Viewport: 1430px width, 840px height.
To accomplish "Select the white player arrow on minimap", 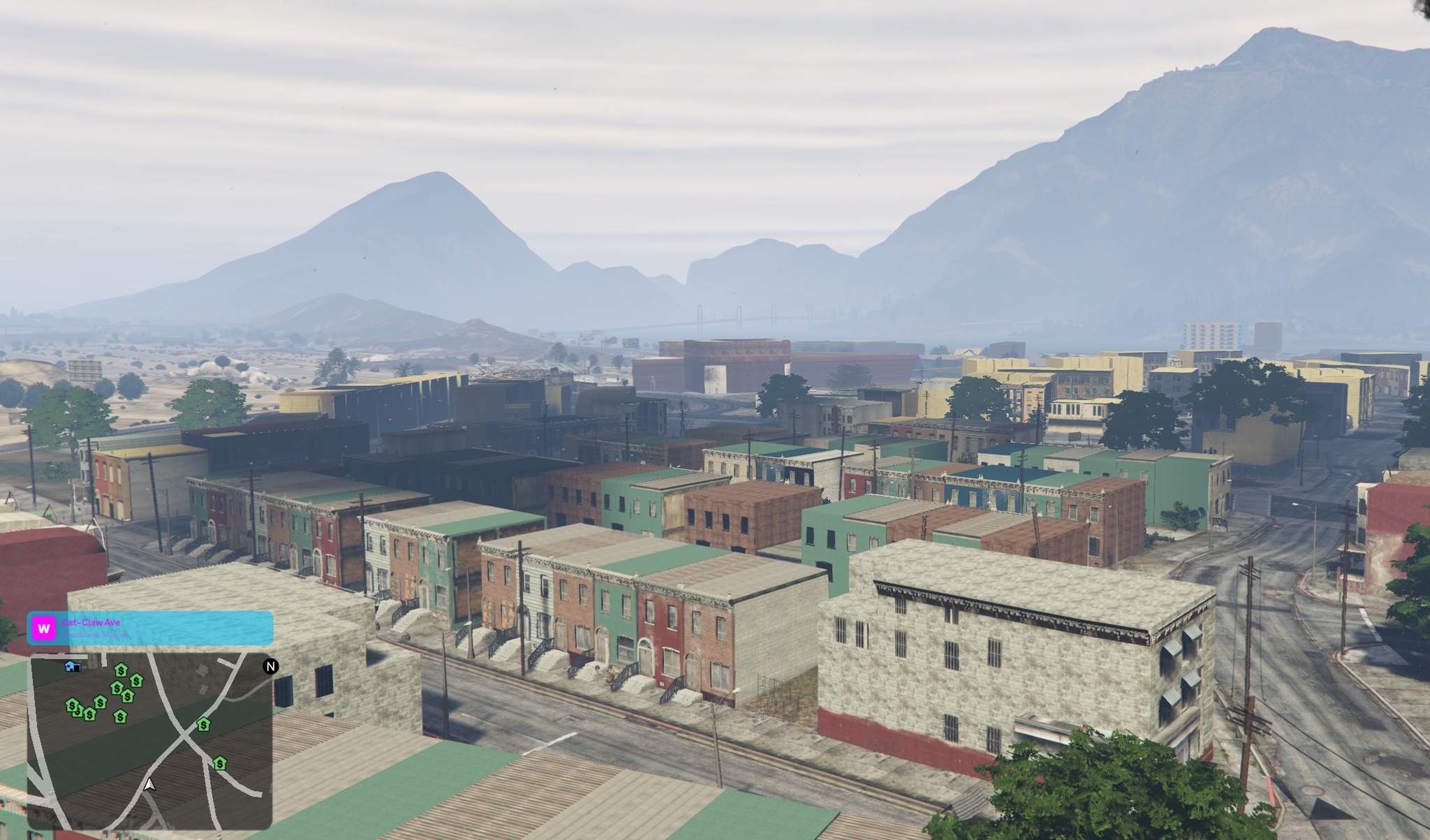I will pyautogui.click(x=149, y=784).
